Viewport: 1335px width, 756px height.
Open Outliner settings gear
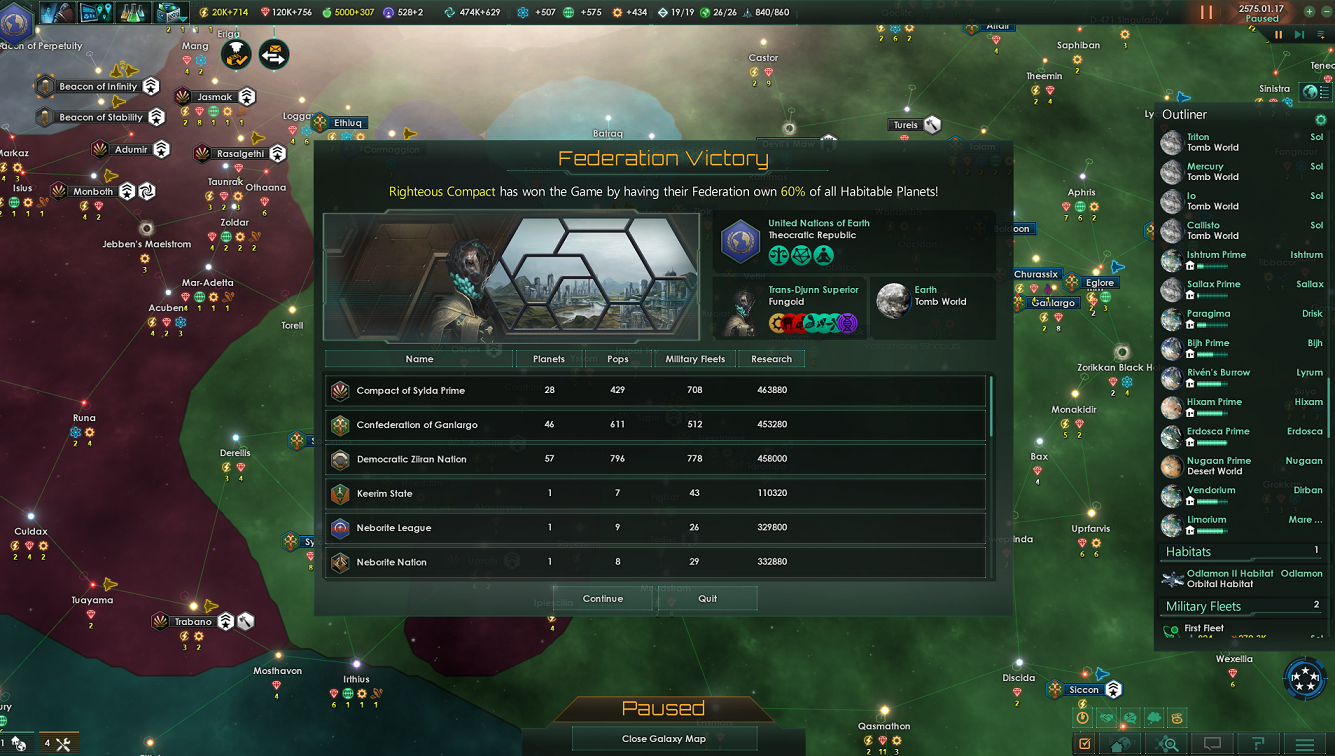click(x=1320, y=119)
